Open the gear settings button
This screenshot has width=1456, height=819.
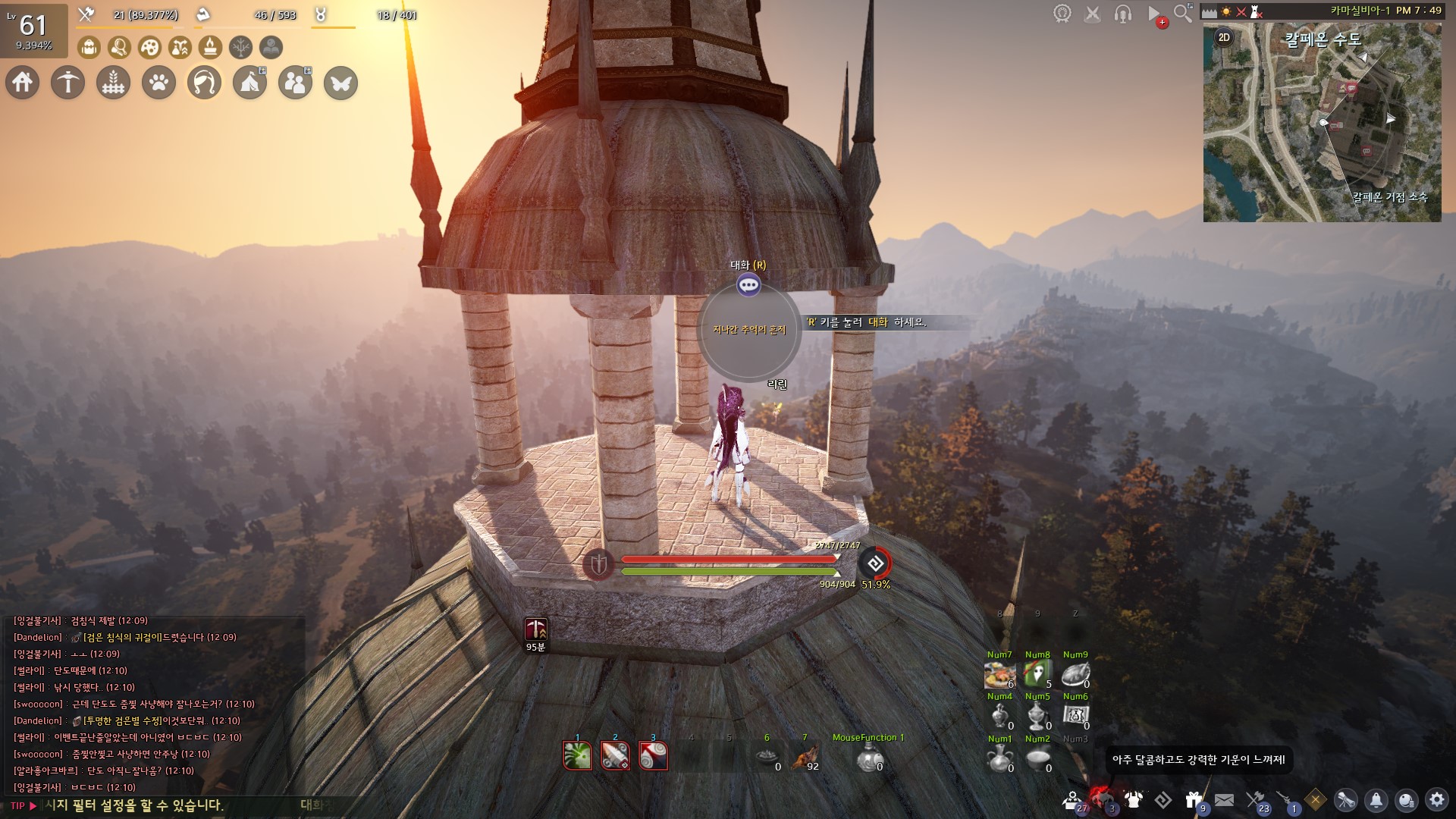pos(1436,799)
